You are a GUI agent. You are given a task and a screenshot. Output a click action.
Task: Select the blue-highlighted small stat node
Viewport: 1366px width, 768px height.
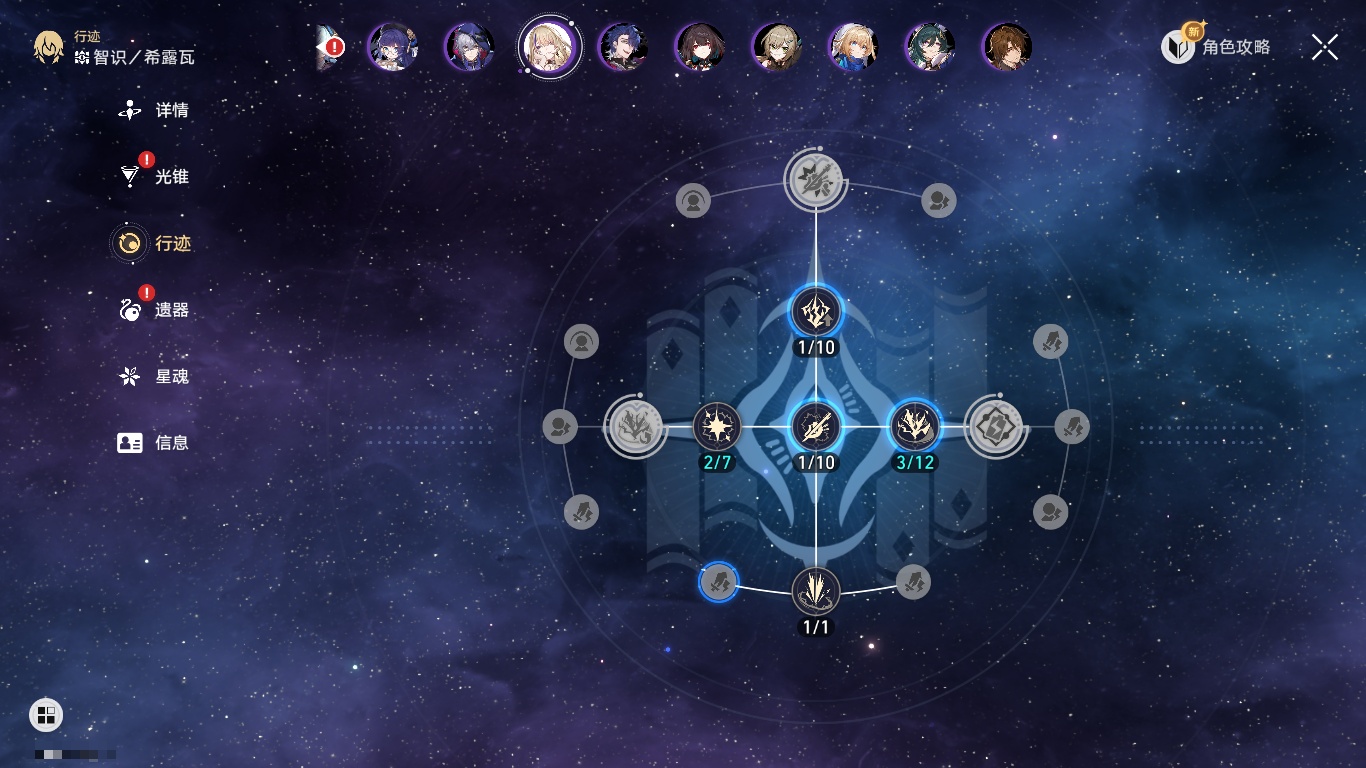pos(718,581)
